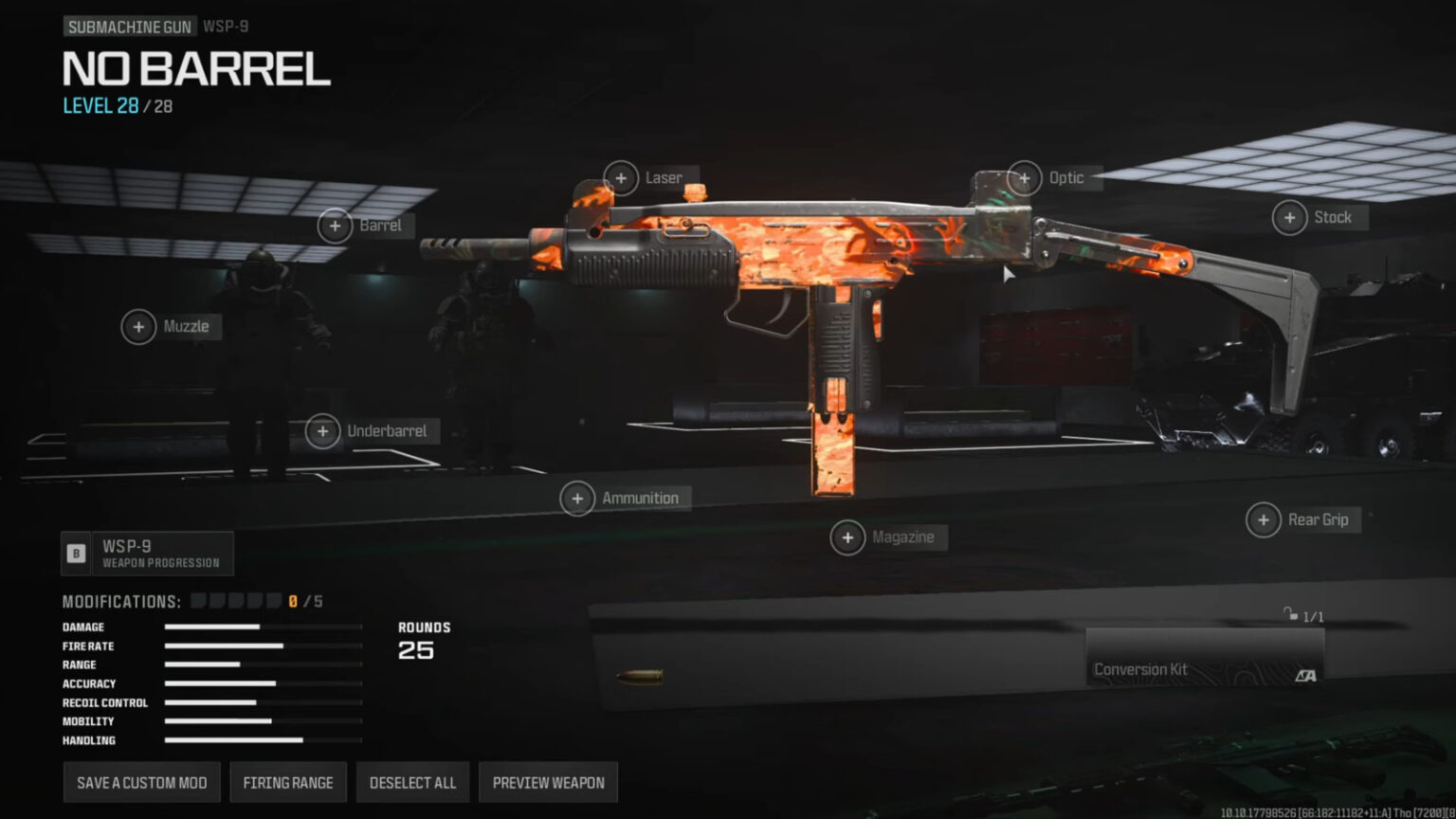The height and width of the screenshot is (819, 1456).
Task: Click the Deselect All button
Action: tap(412, 782)
